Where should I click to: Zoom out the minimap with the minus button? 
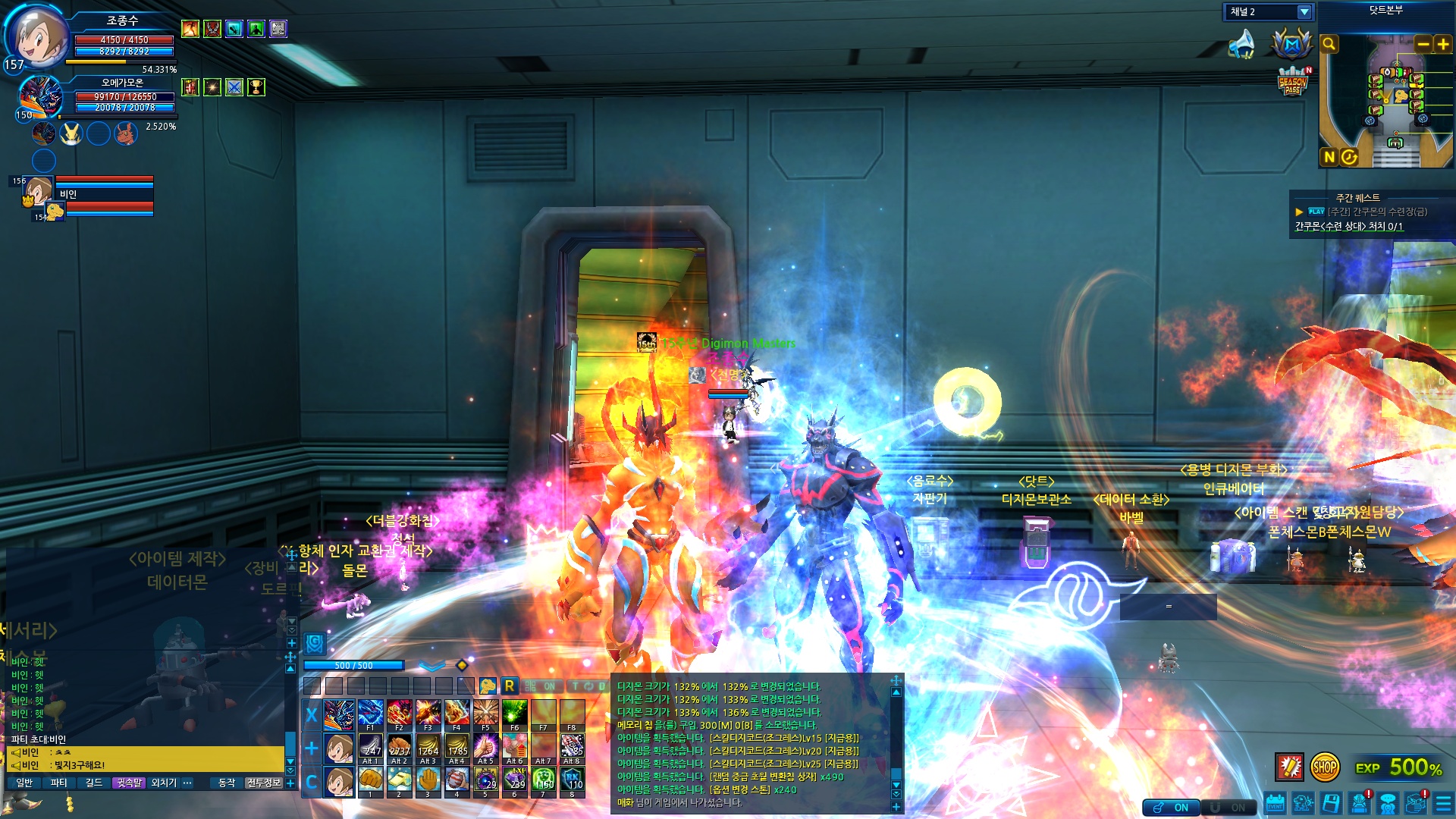(x=1423, y=44)
